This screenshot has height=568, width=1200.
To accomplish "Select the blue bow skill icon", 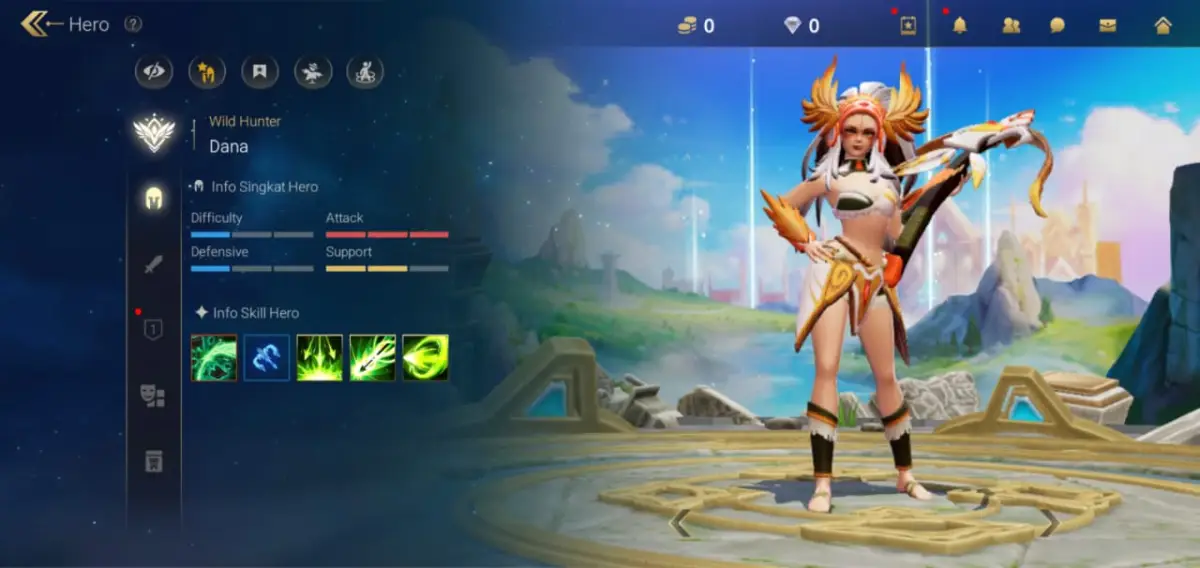I will [267, 357].
